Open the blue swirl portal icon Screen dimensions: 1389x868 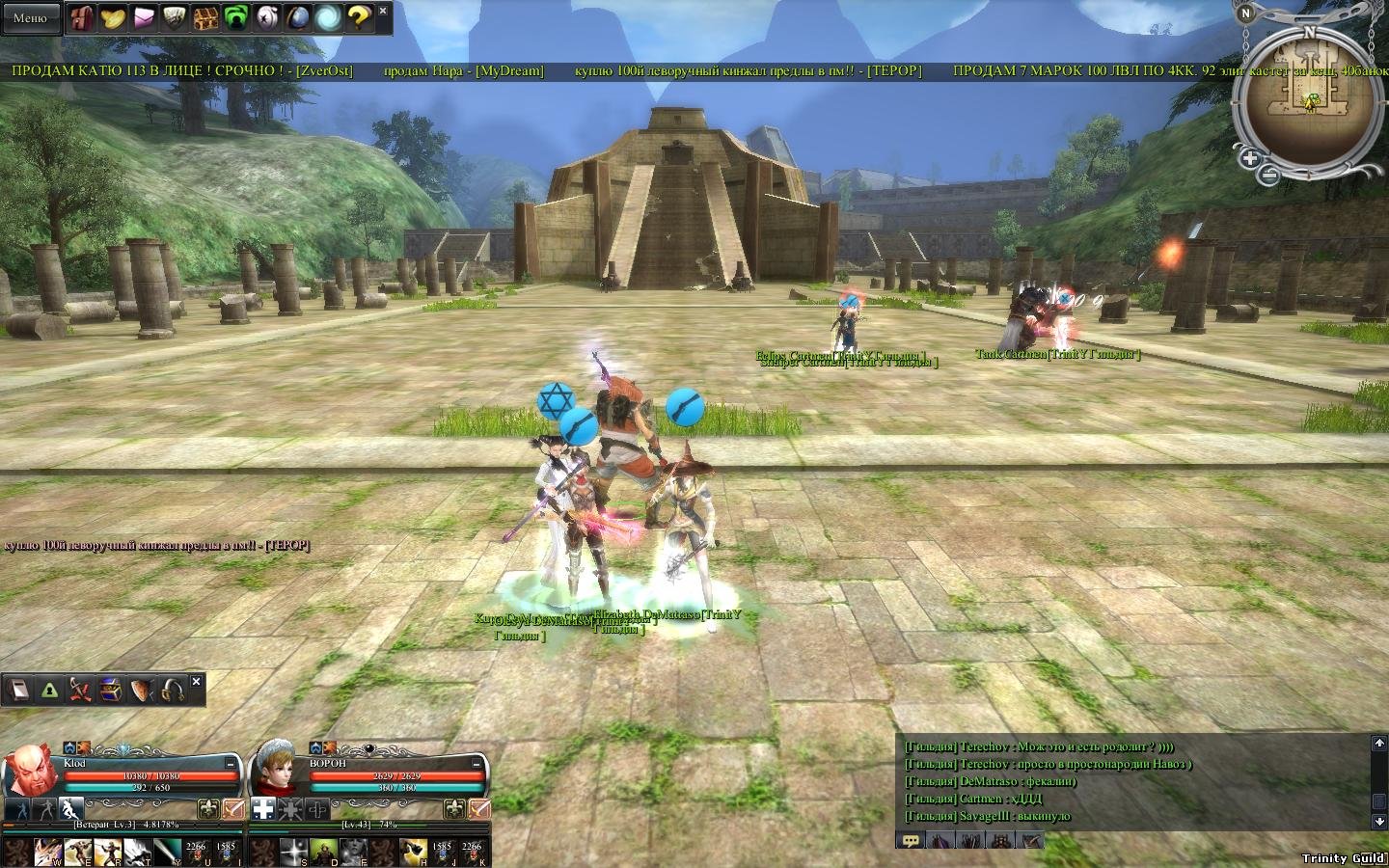(x=328, y=17)
